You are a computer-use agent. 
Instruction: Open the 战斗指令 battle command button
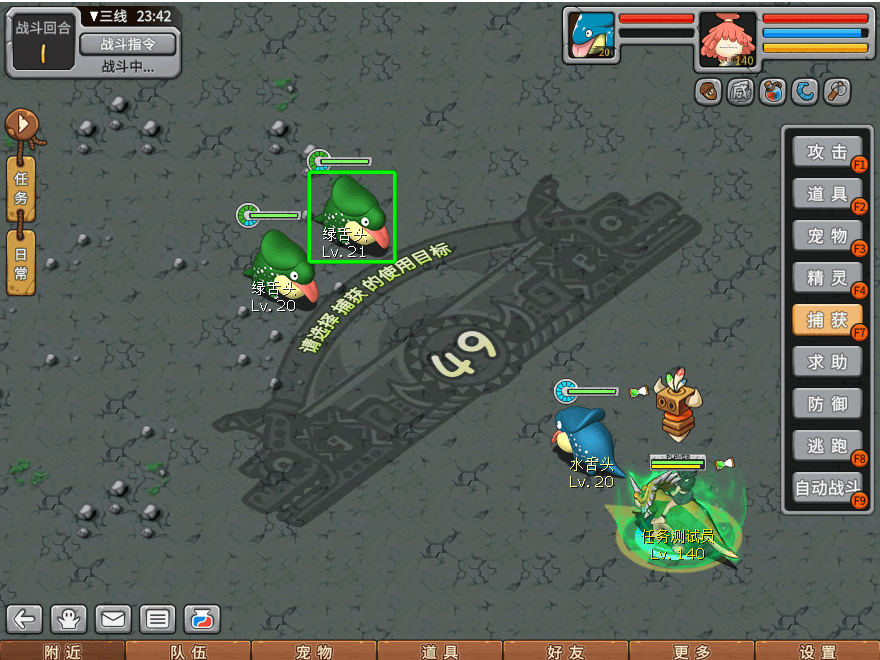[127, 44]
